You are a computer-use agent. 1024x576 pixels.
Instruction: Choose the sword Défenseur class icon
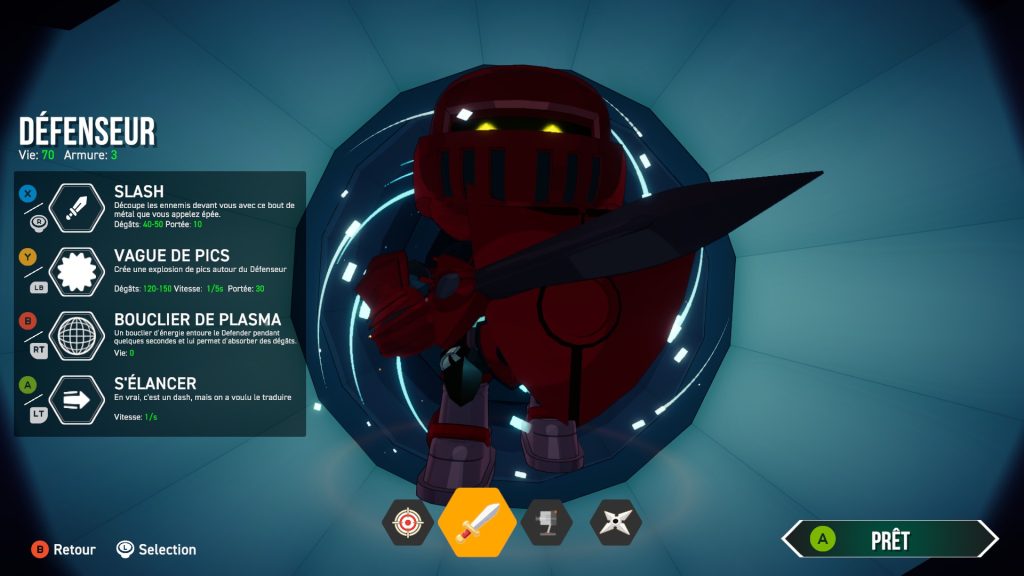pyautogui.click(x=477, y=522)
